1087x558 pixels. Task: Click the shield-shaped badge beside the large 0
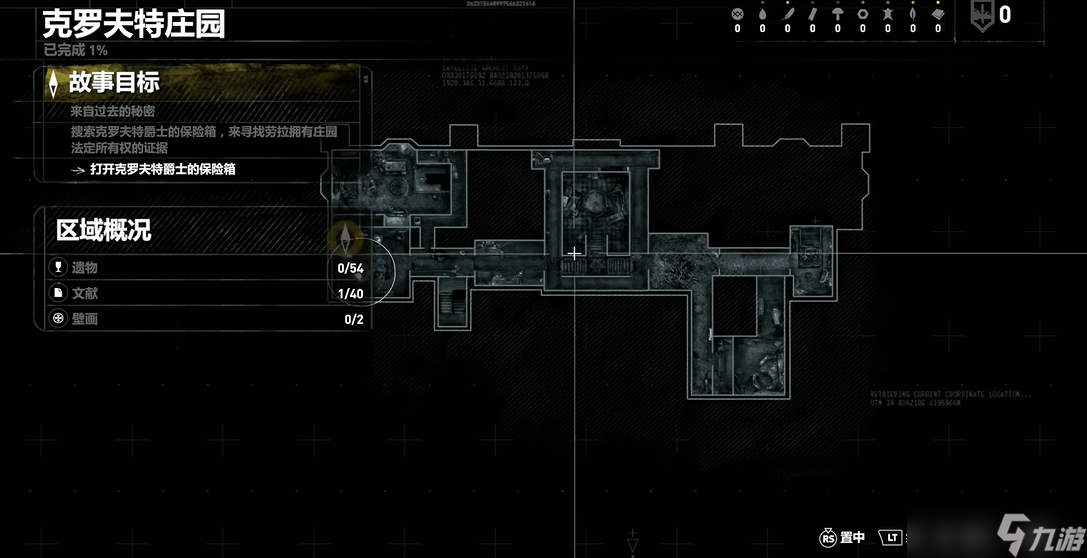click(981, 17)
